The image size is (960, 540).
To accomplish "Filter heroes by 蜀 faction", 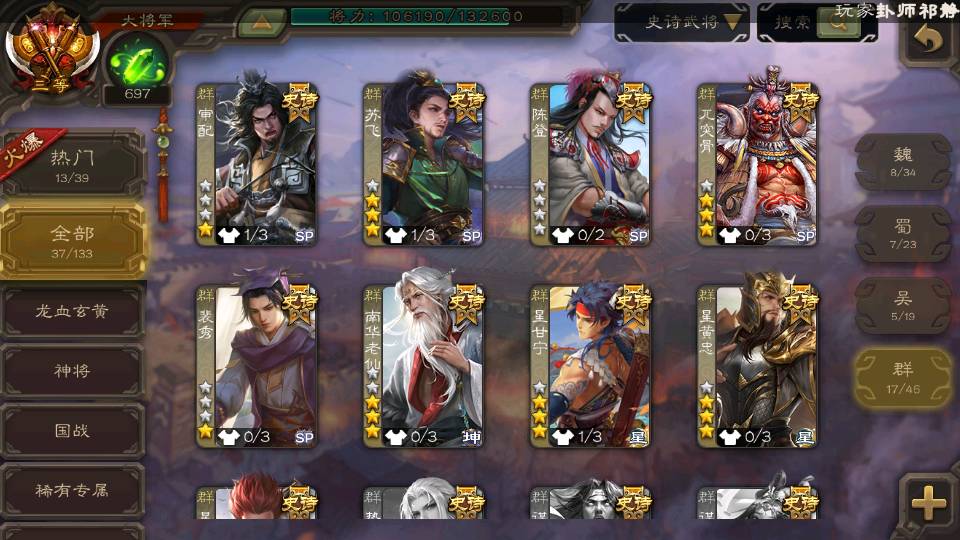I will pos(903,234).
